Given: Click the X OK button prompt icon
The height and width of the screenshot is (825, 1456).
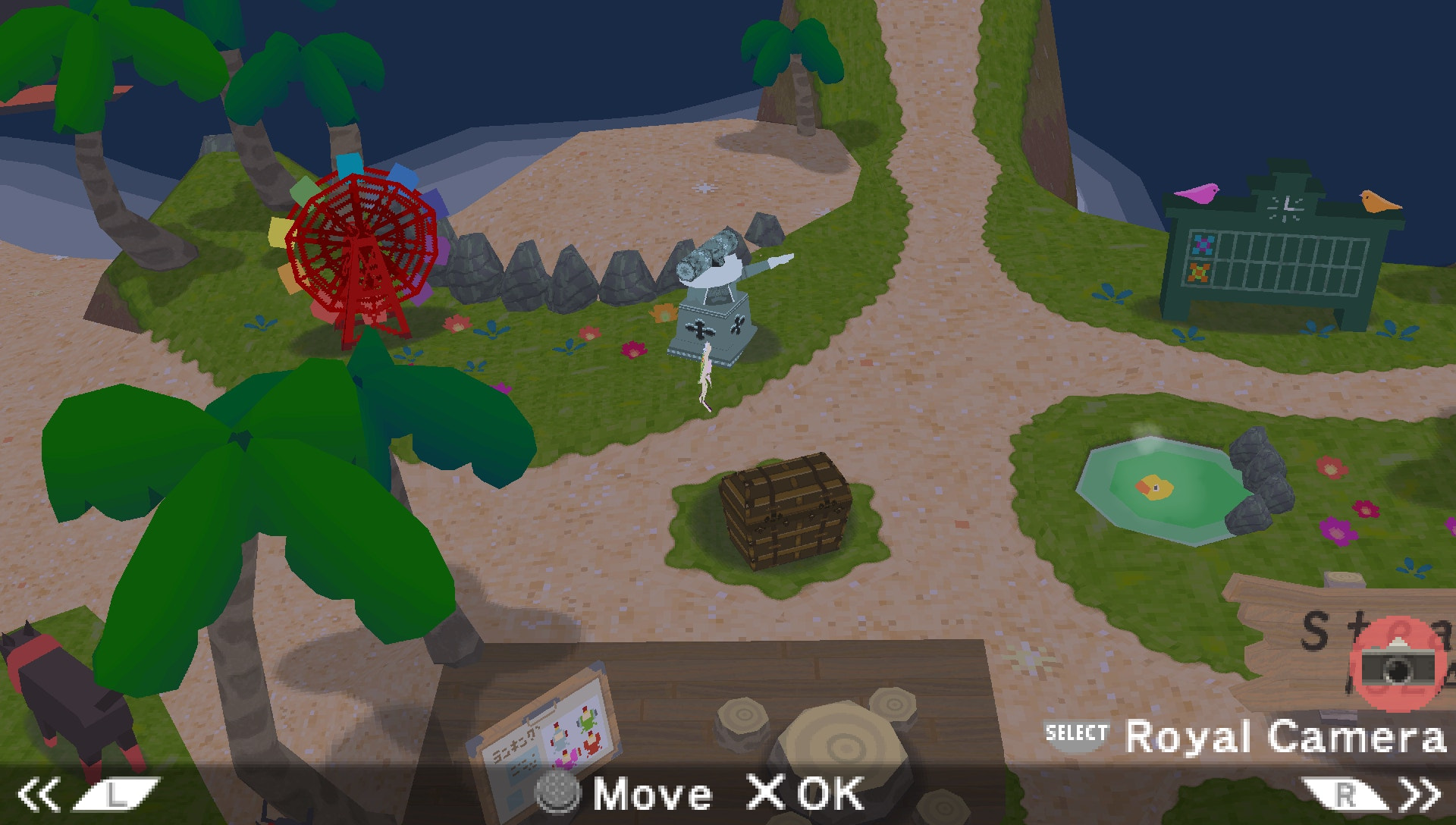Looking at the screenshot, I should pos(765,792).
